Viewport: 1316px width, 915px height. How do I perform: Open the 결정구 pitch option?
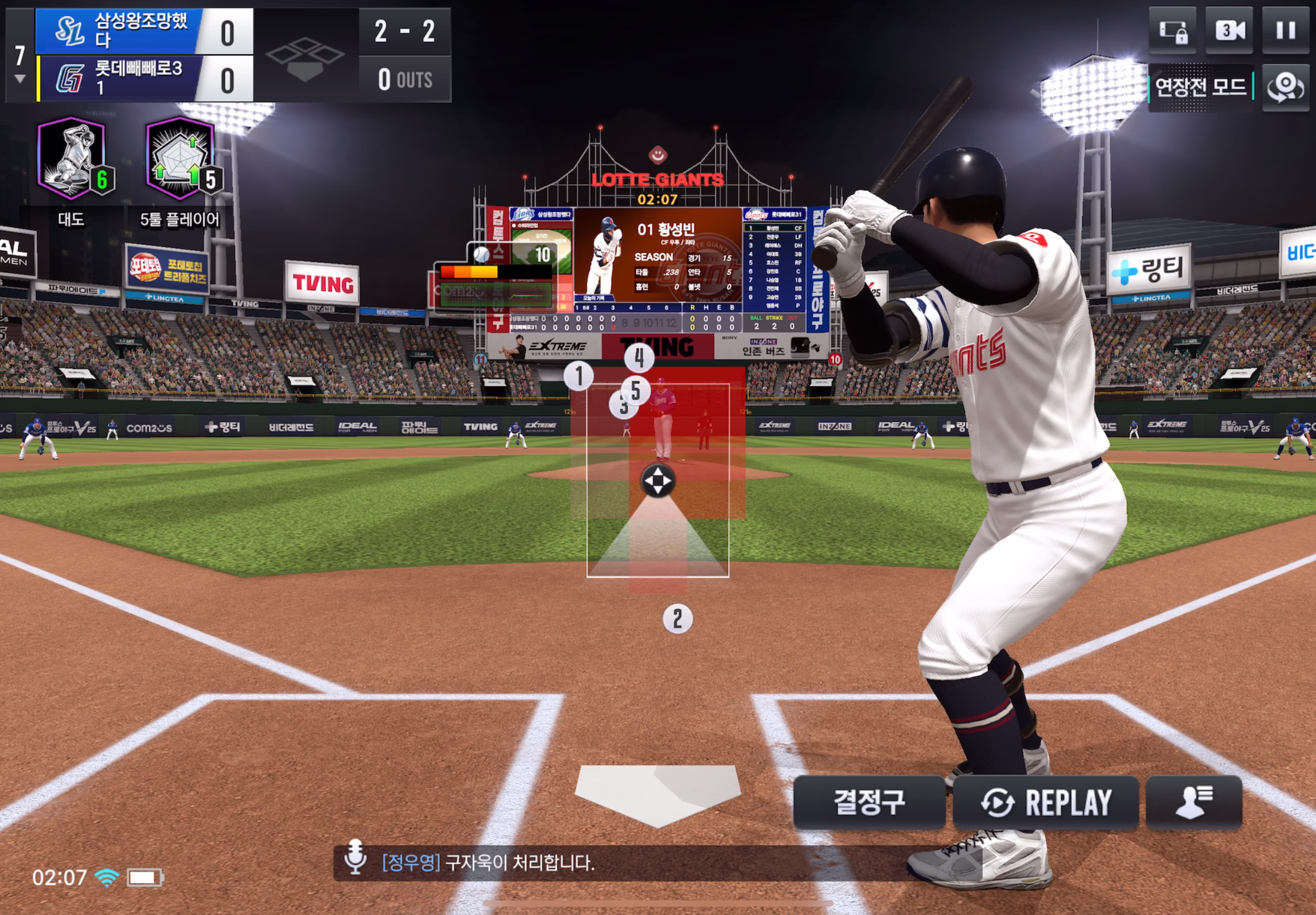pos(869,802)
